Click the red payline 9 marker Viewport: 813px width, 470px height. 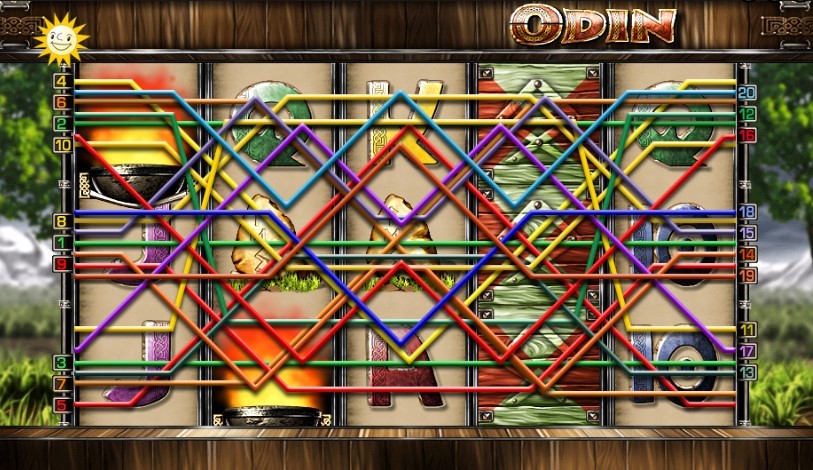point(62,264)
